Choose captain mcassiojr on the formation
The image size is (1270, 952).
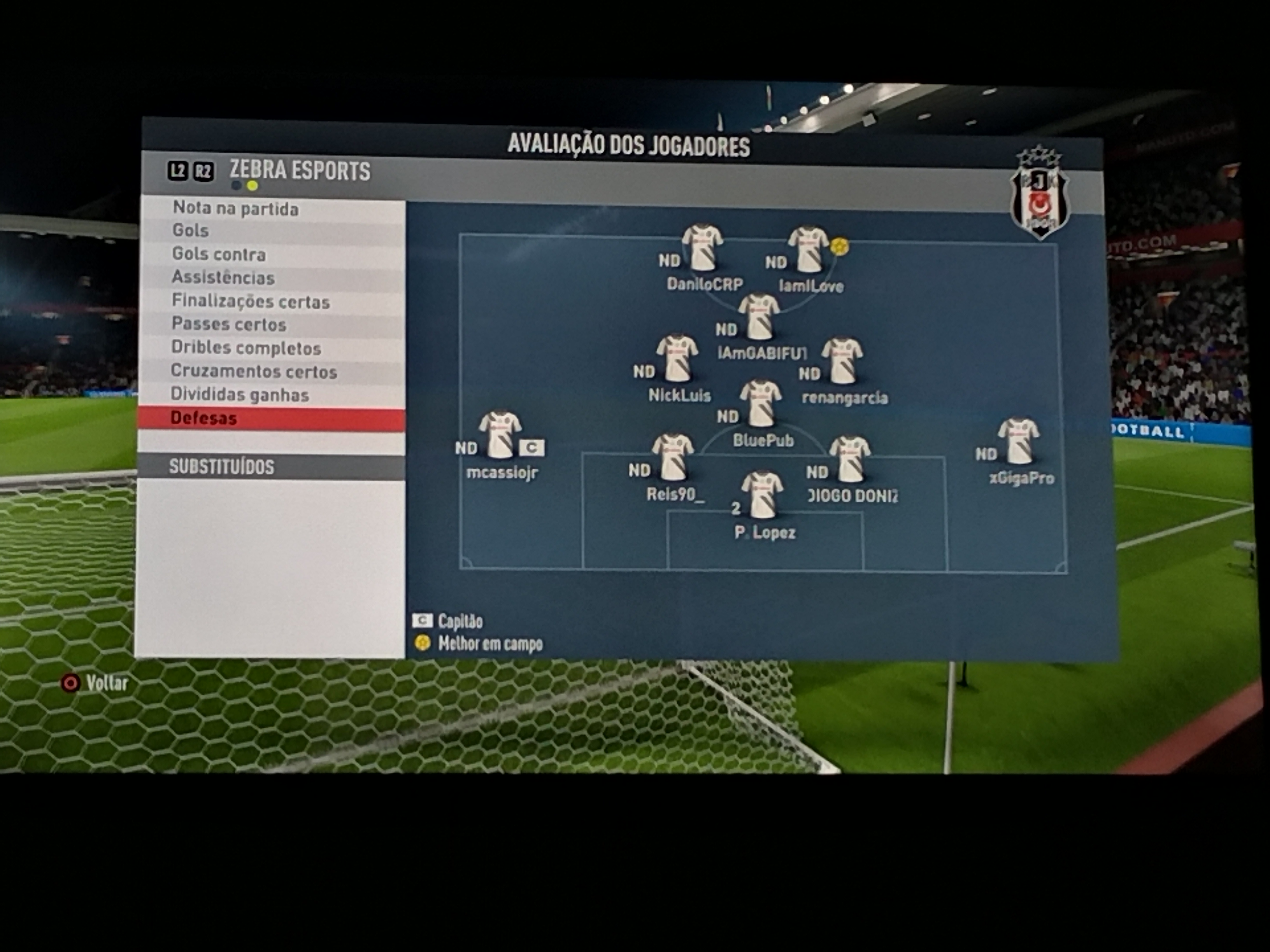(x=500, y=435)
